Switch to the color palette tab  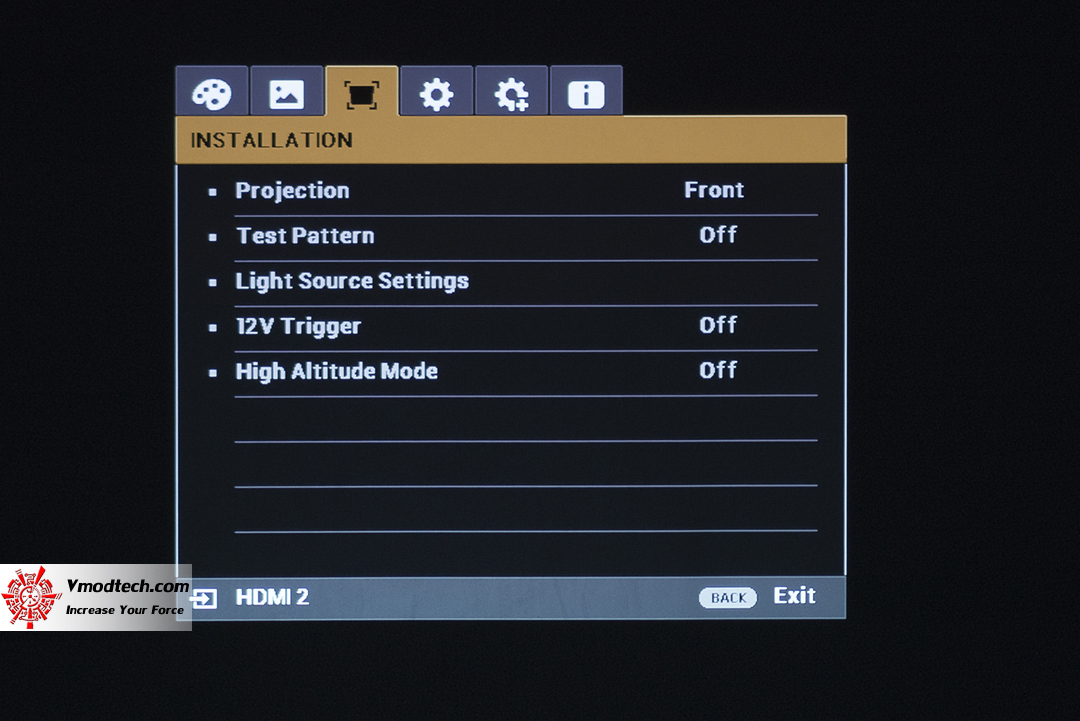(211, 94)
